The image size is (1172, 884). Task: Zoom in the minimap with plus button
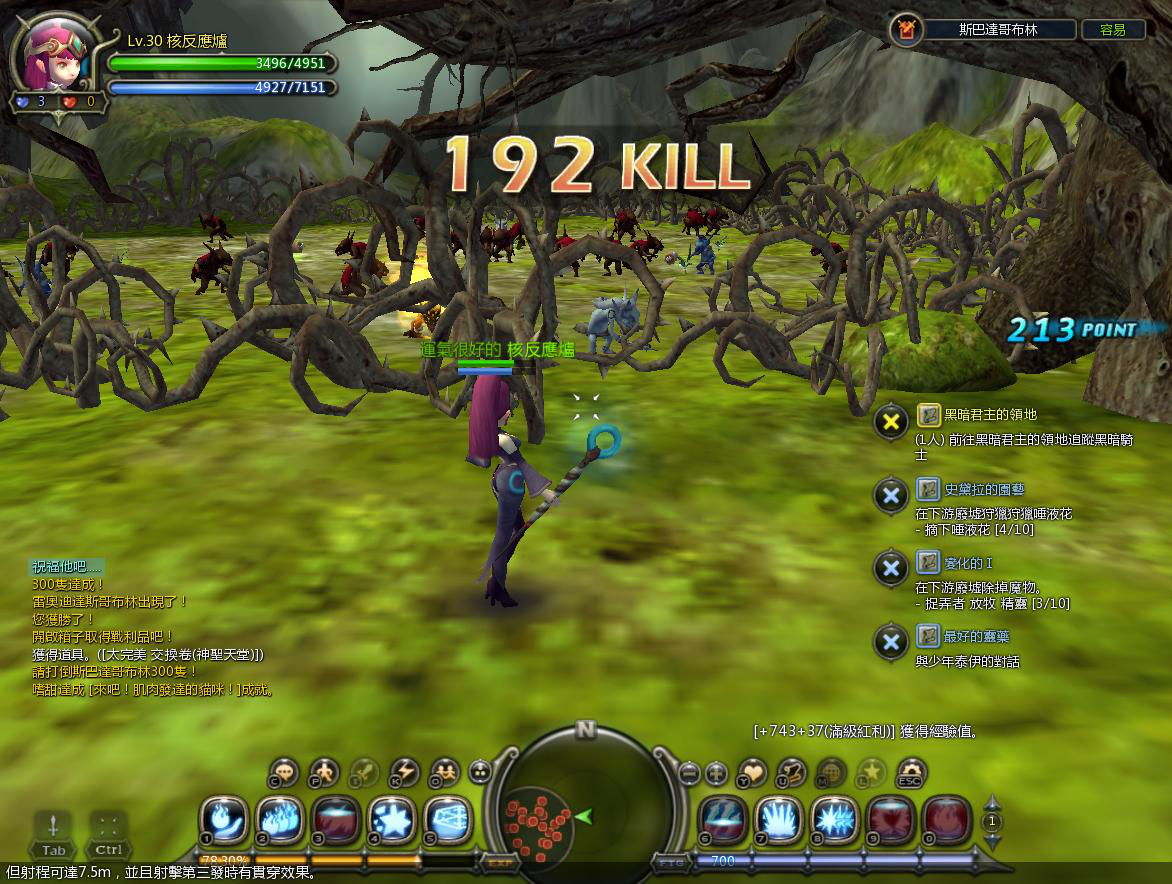716,773
